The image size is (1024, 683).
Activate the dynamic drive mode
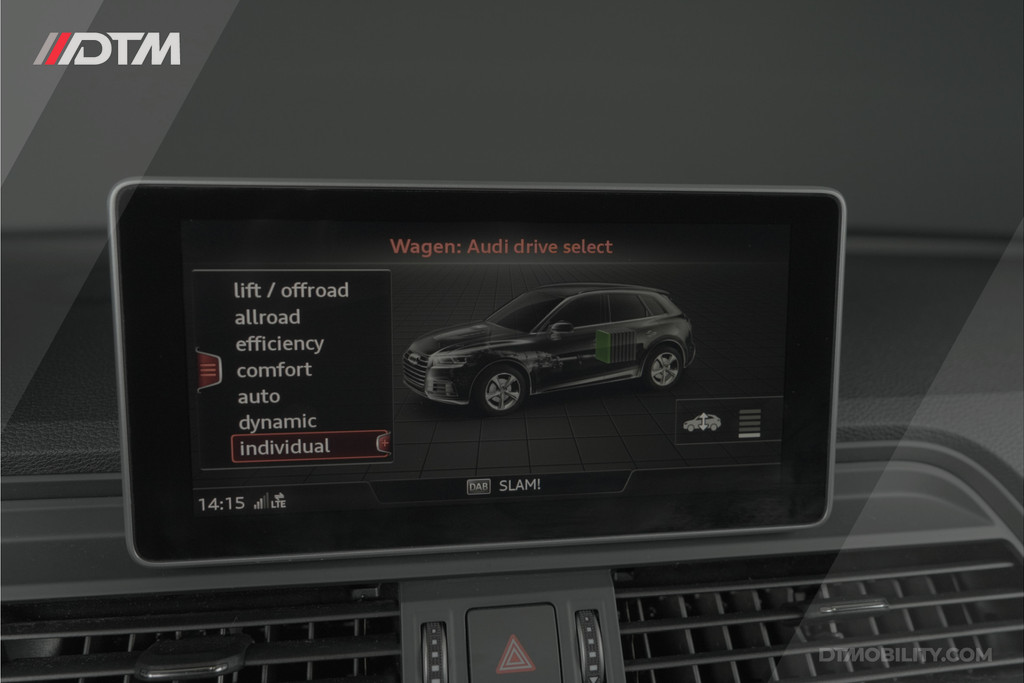[277, 421]
